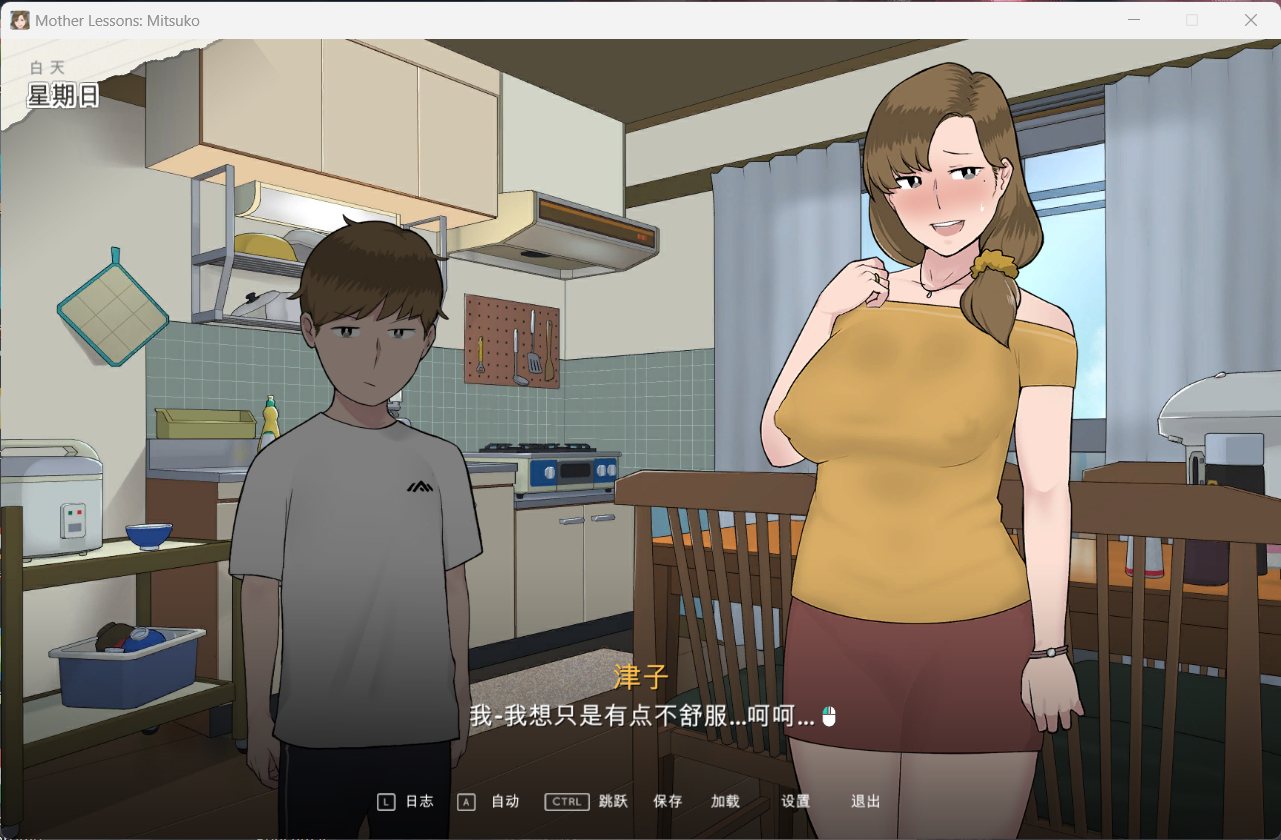
Task: Open the save screen with 保存
Action: point(666,801)
